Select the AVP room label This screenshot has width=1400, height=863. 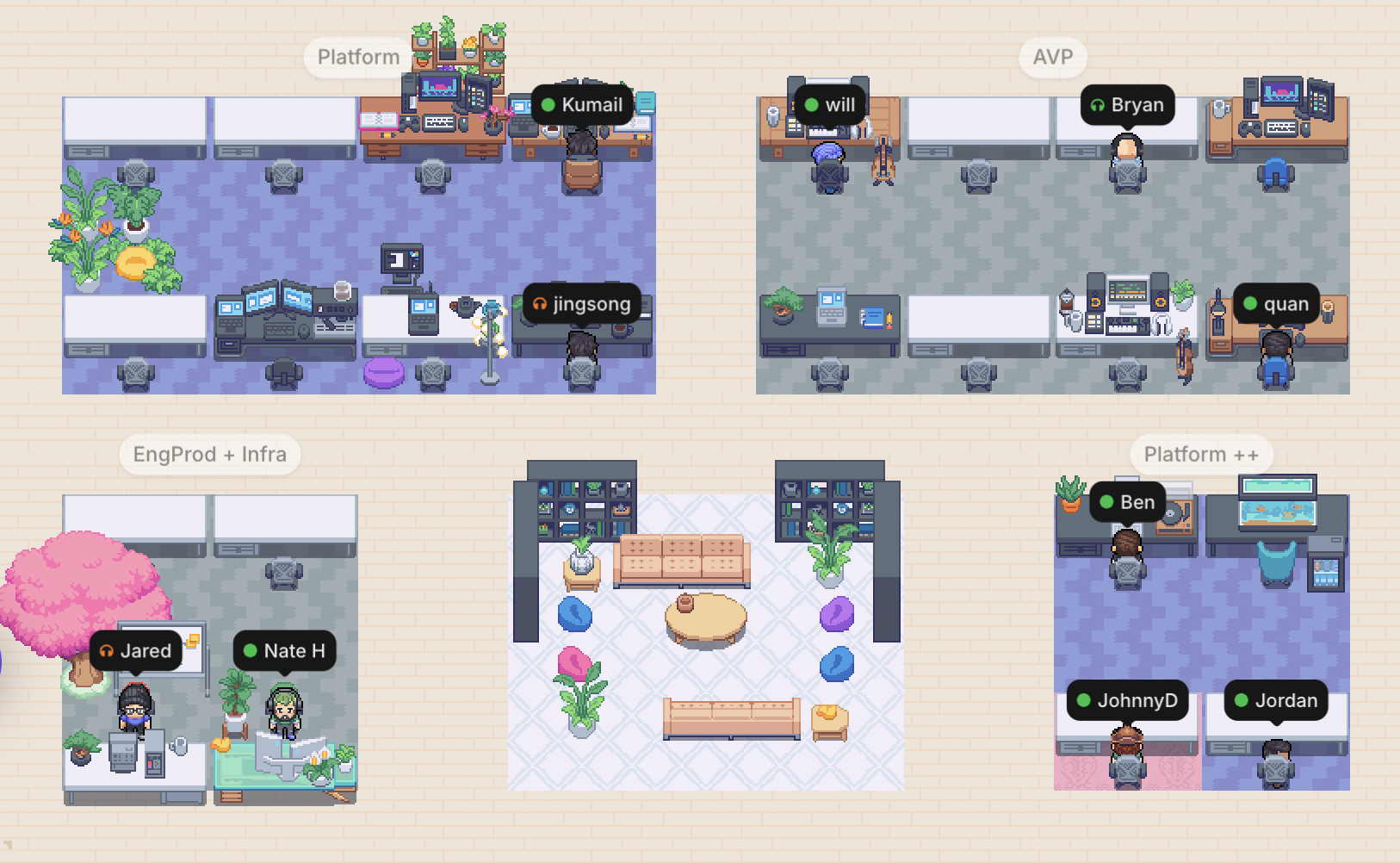(x=1052, y=58)
